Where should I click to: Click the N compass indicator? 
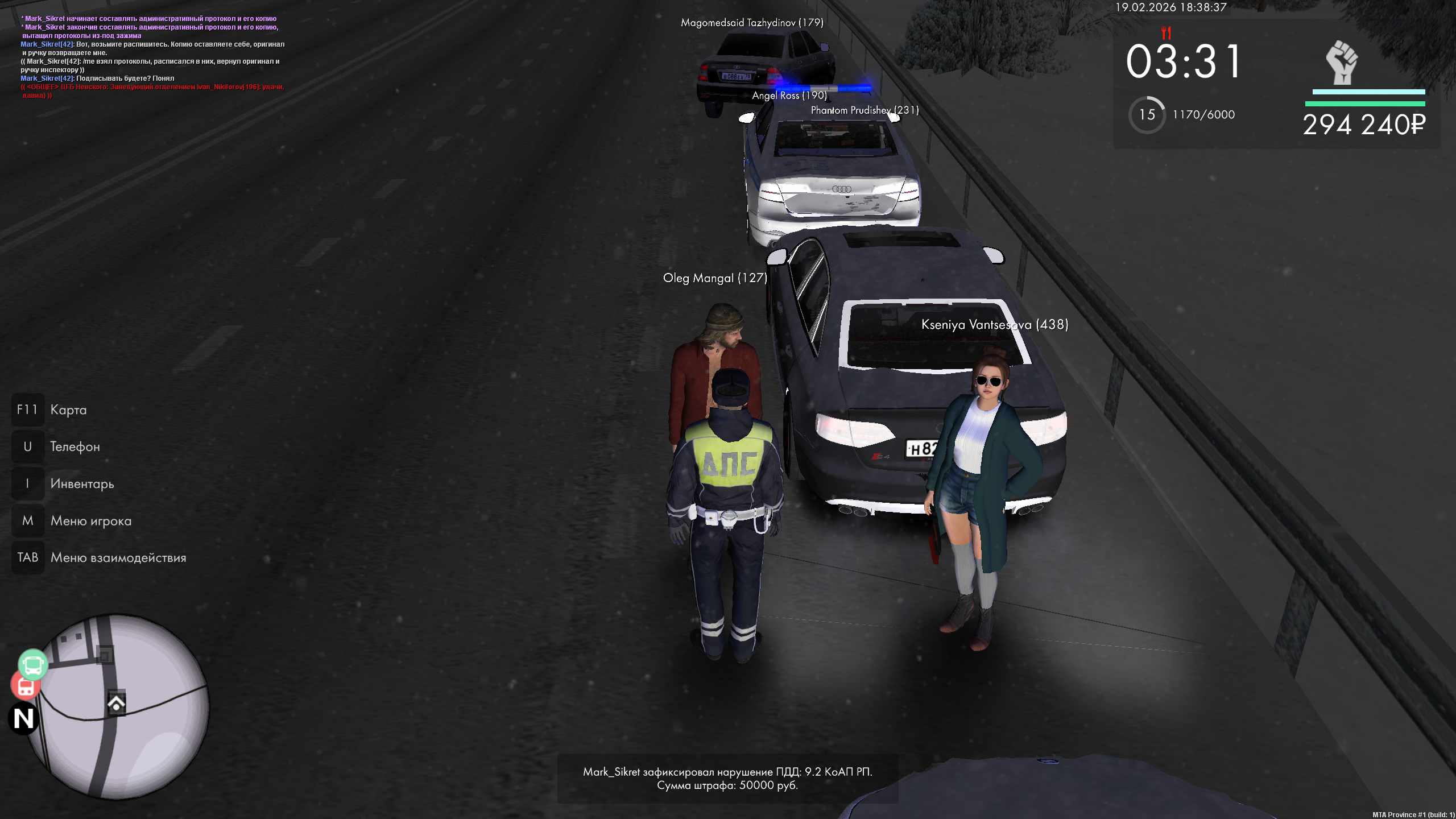24,718
